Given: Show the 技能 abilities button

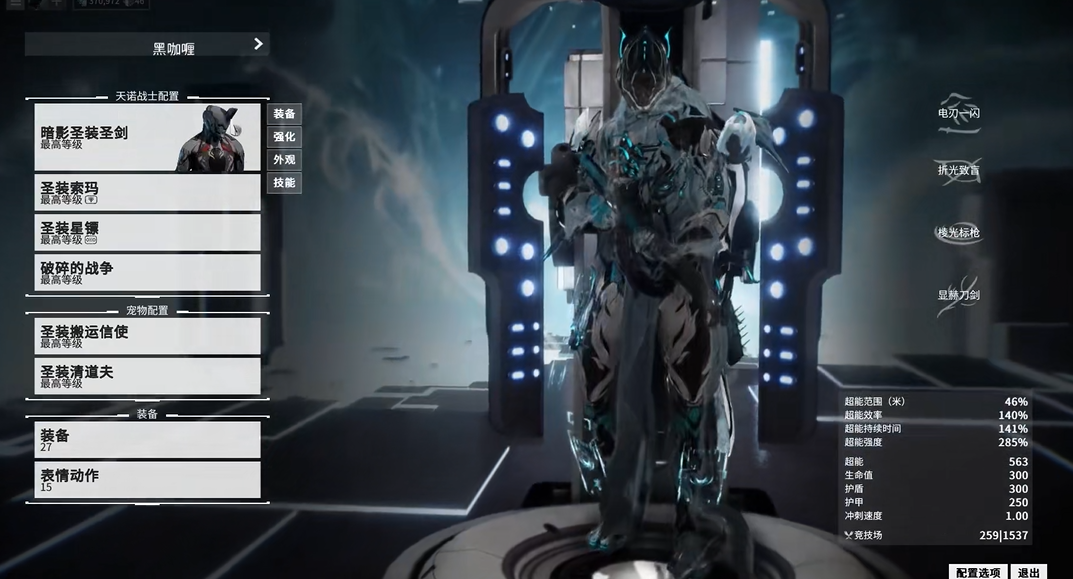Looking at the screenshot, I should point(284,183).
